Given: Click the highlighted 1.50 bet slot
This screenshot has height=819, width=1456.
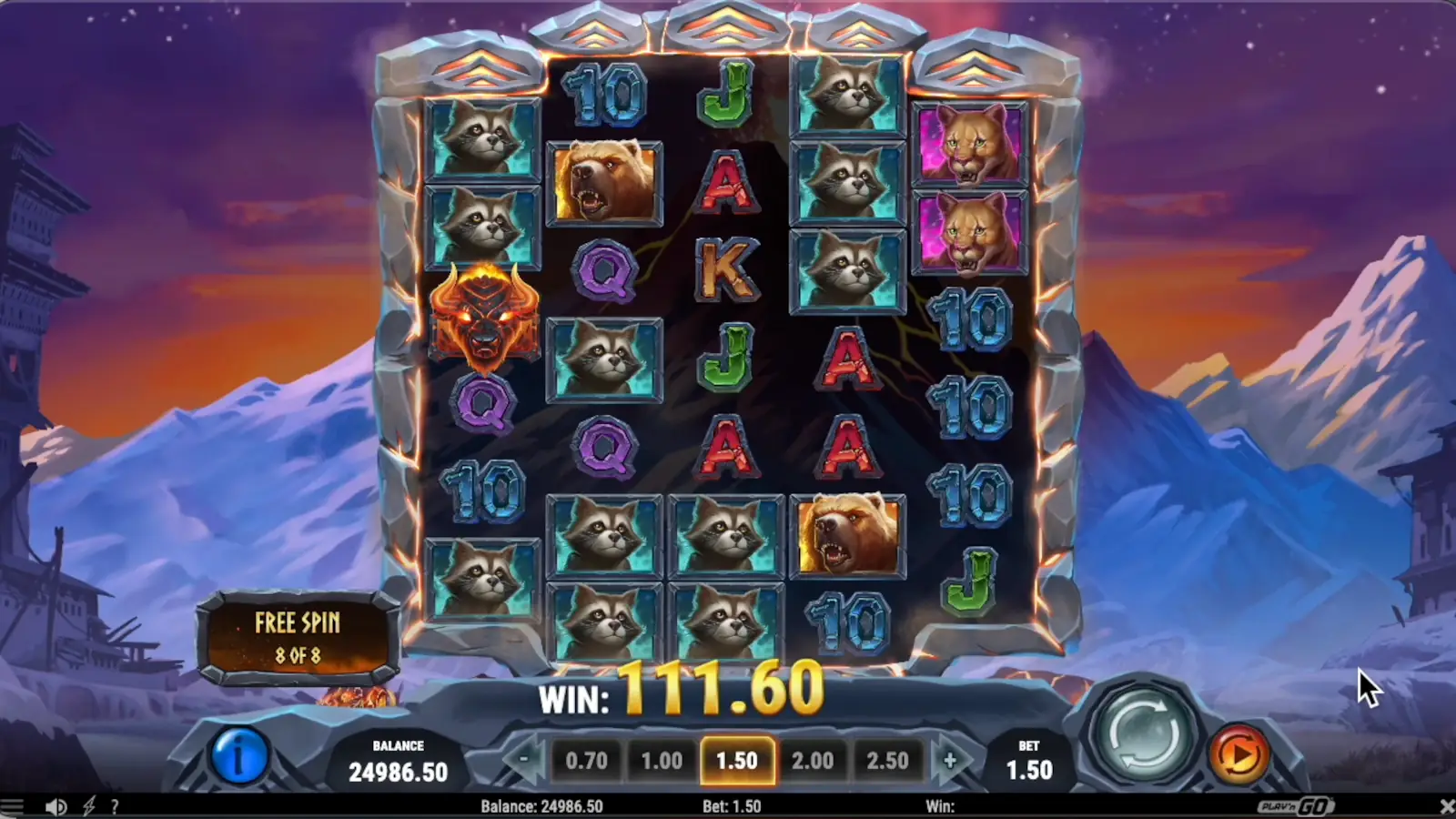Looking at the screenshot, I should (x=738, y=760).
